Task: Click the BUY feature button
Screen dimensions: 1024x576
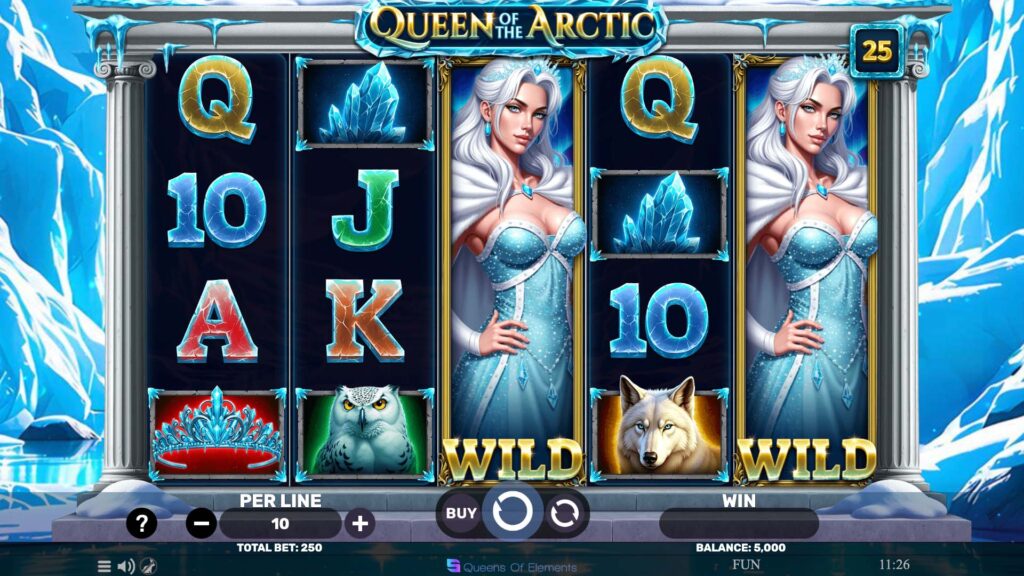Action: [x=461, y=513]
